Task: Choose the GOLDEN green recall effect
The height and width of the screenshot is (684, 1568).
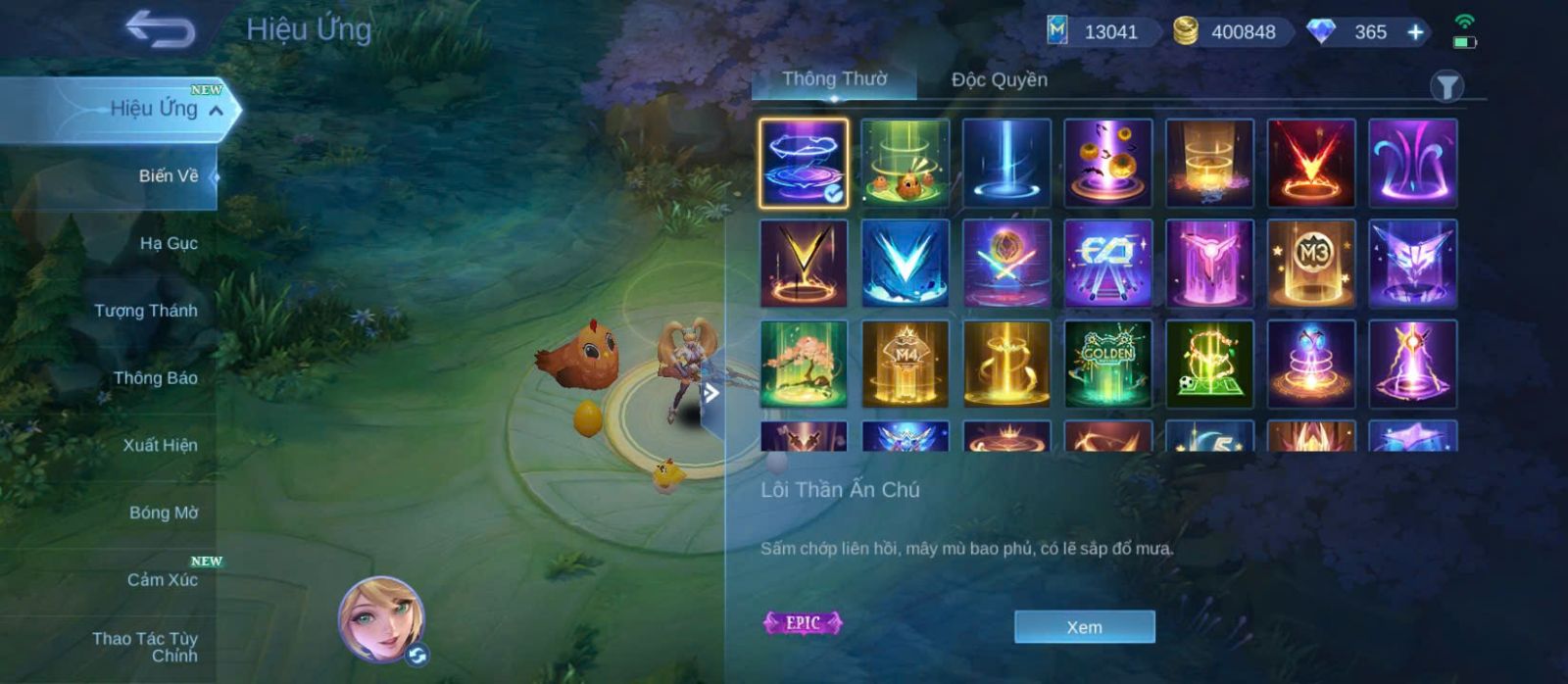Action: click(x=1107, y=364)
